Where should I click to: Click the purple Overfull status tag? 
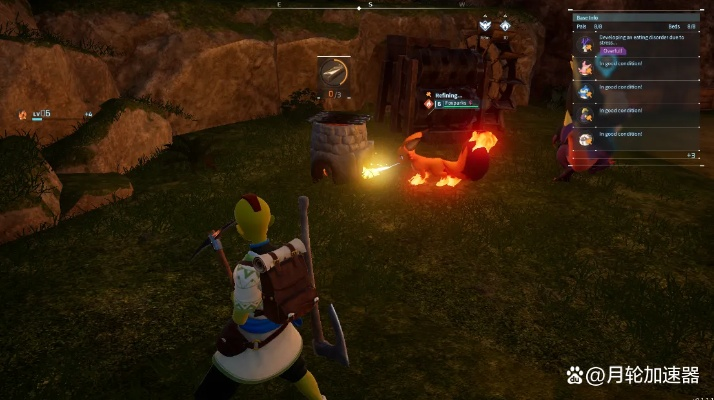(x=611, y=52)
